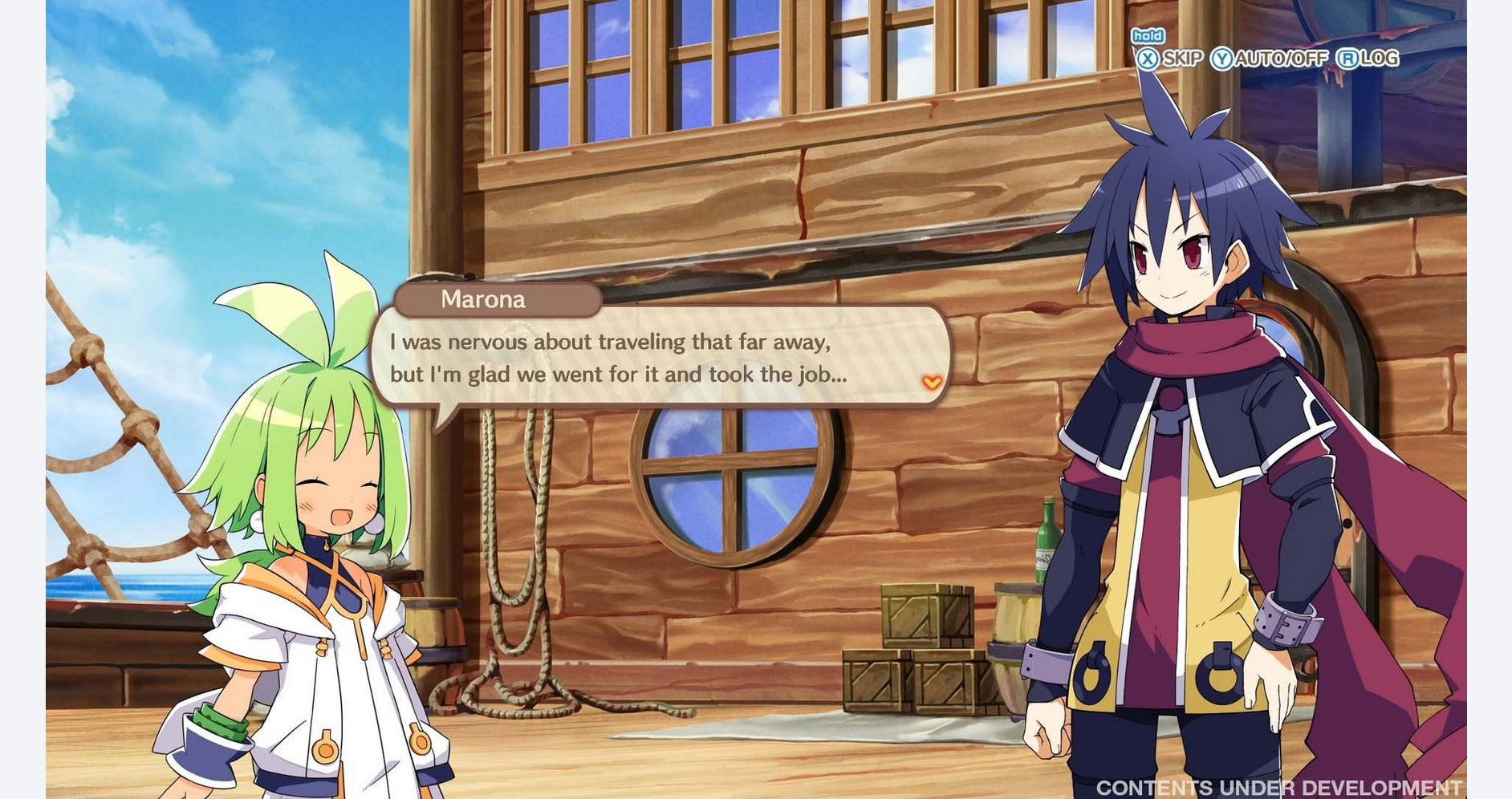Screen dimensions: 1512x799
Task: Click the orange heart continue indicator
Action: point(932,383)
